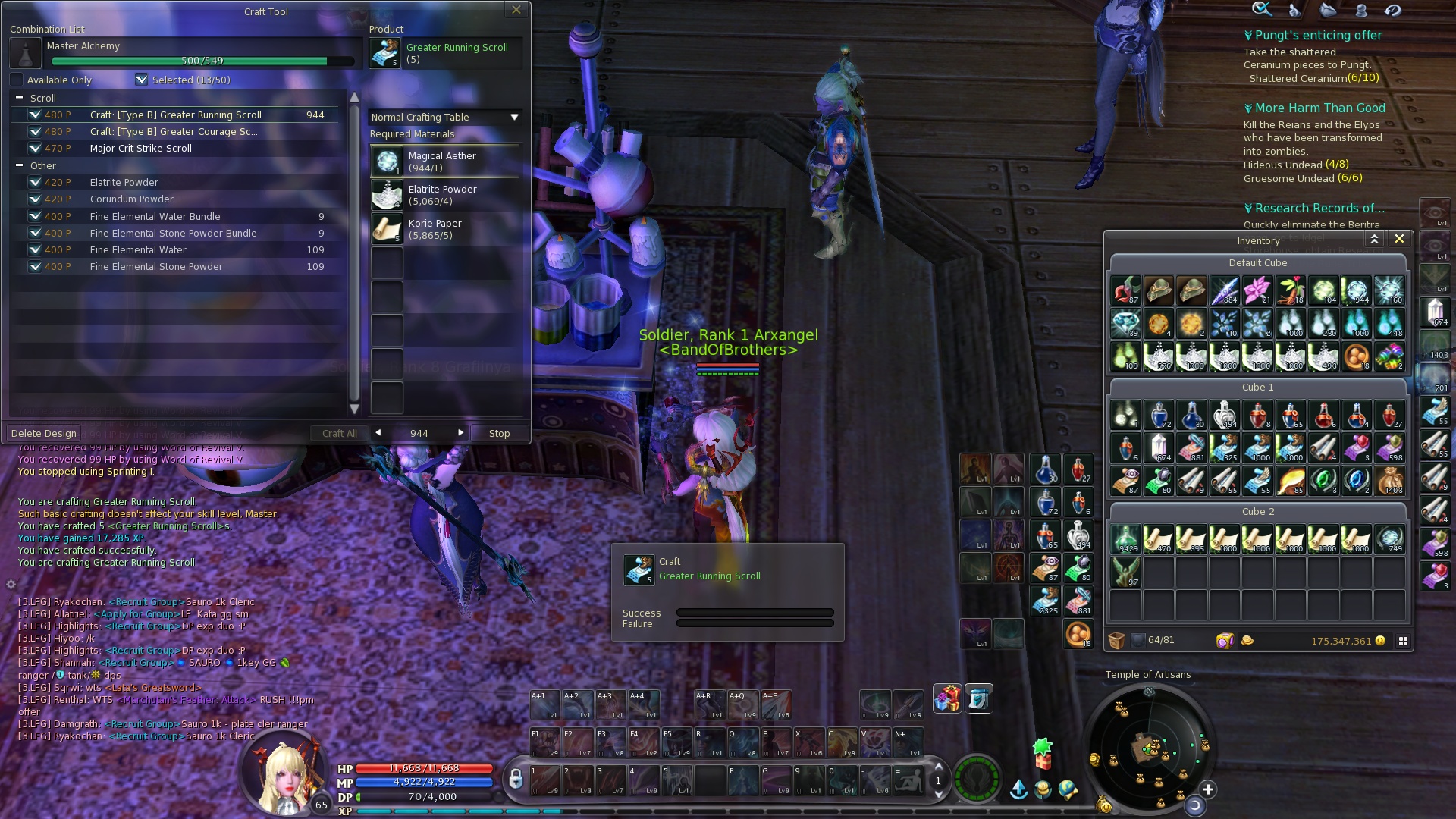This screenshot has height=819, width=1456.
Task: Choose the Elatrite Powder recipe
Action: pos(124,183)
